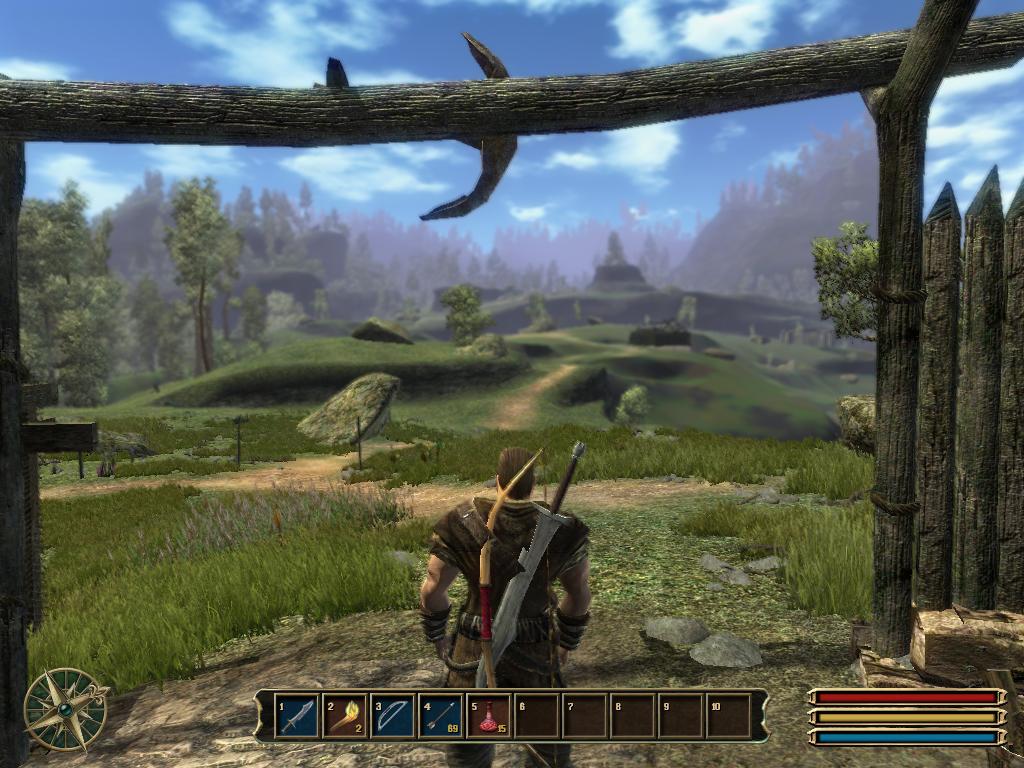The image size is (1024, 768).
Task: Select the arrows quick slot
Action: [441, 716]
